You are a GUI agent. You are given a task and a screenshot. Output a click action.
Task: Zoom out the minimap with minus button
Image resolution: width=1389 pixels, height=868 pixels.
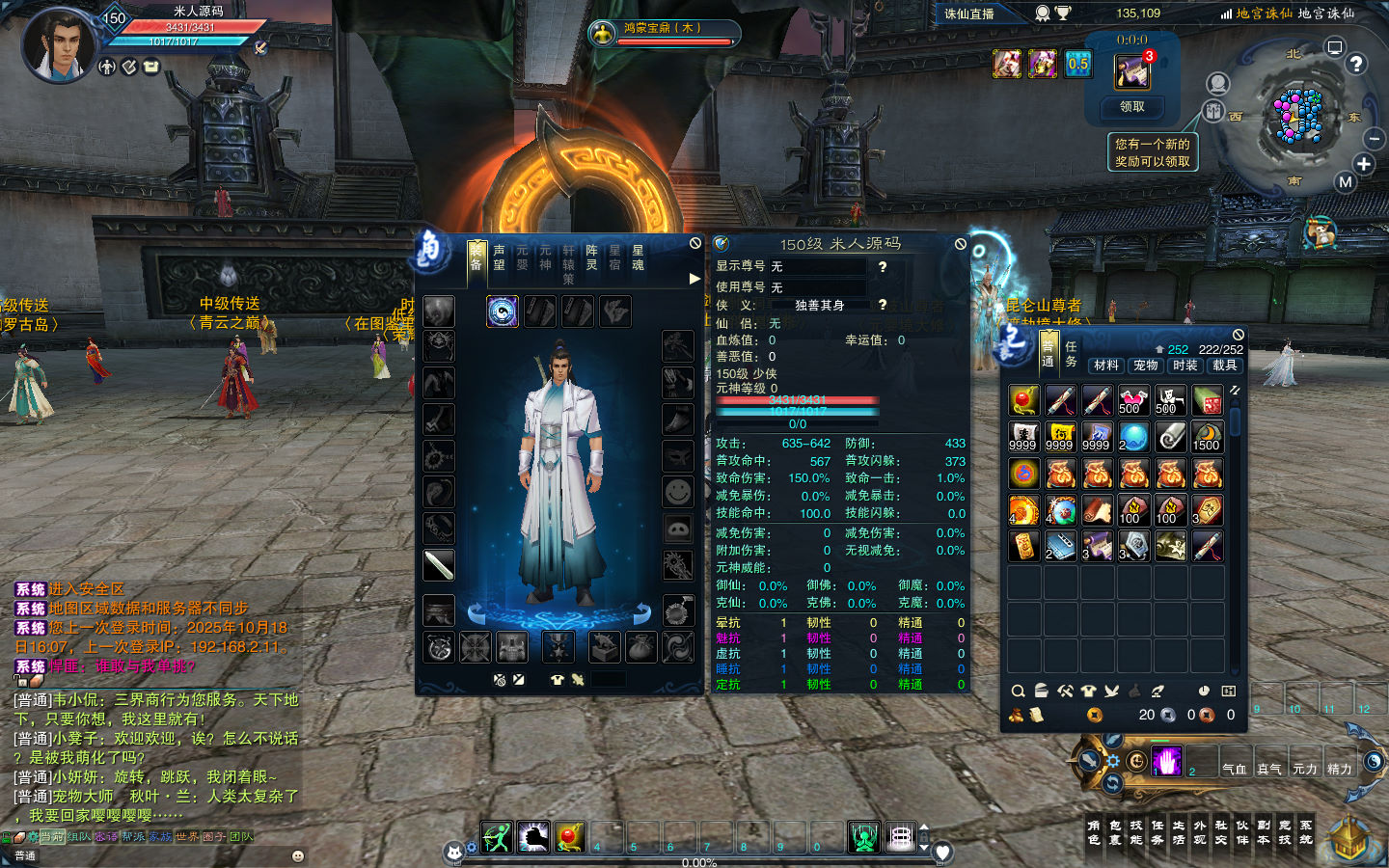pos(1375,139)
